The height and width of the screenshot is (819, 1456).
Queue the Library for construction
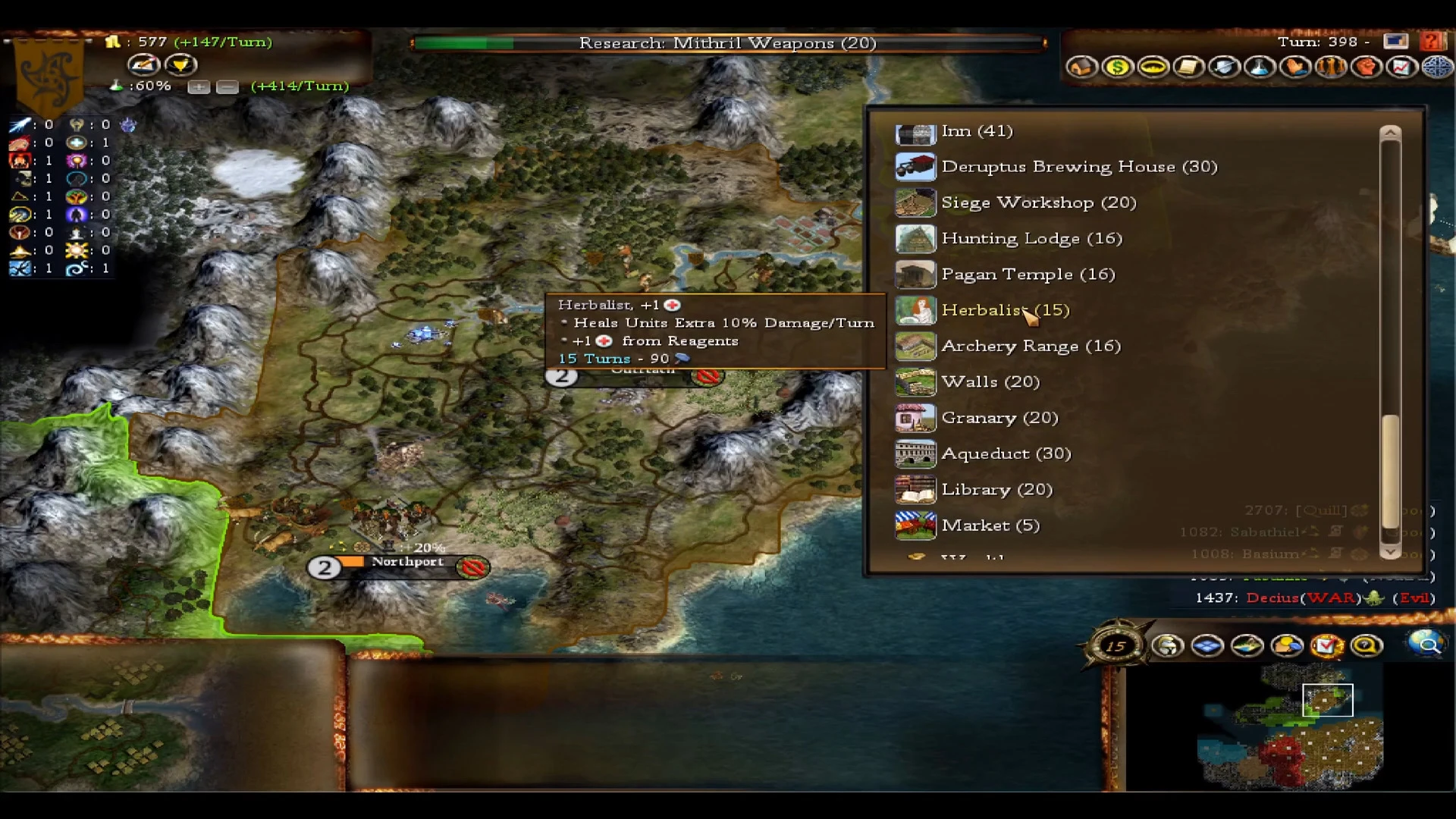pyautogui.click(x=996, y=489)
